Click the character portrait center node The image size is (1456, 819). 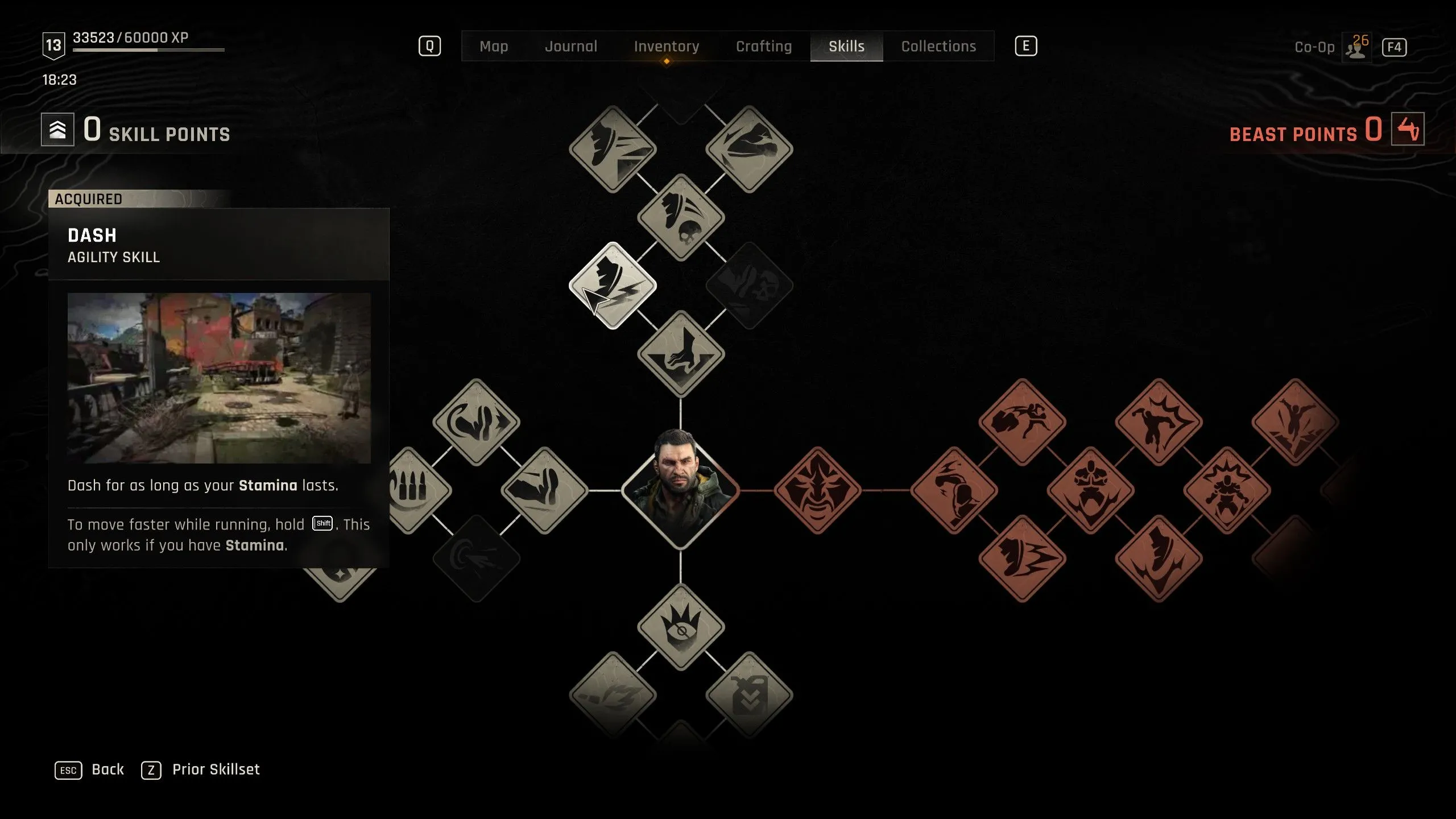(x=681, y=490)
